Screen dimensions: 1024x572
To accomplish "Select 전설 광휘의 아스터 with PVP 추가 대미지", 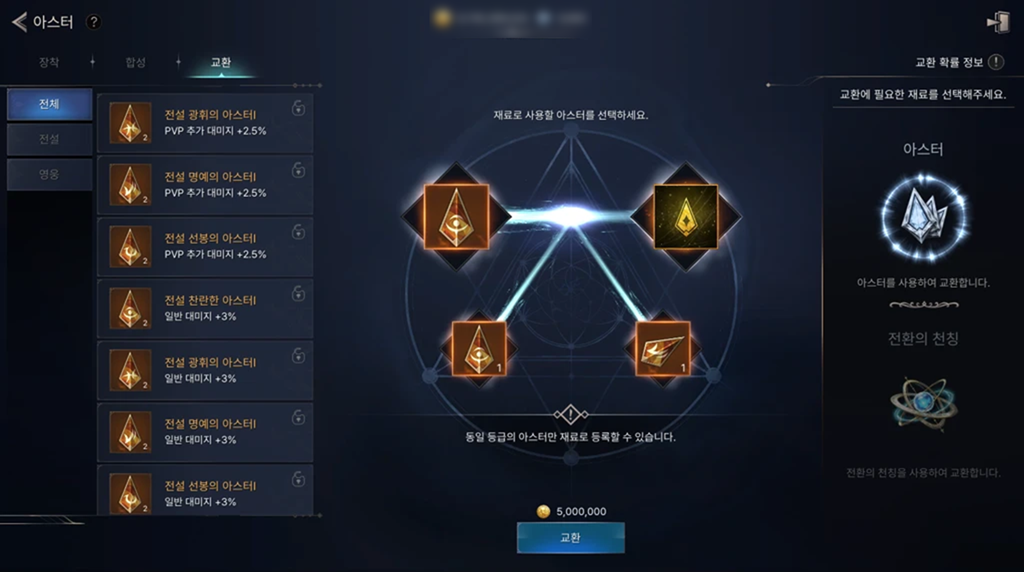I will click(205, 122).
